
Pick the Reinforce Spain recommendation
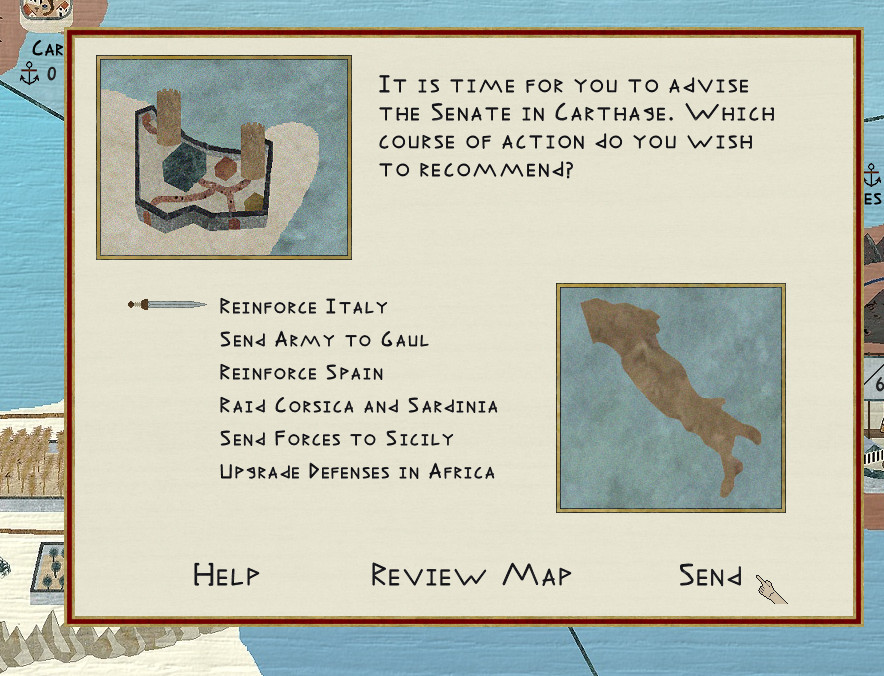[301, 373]
